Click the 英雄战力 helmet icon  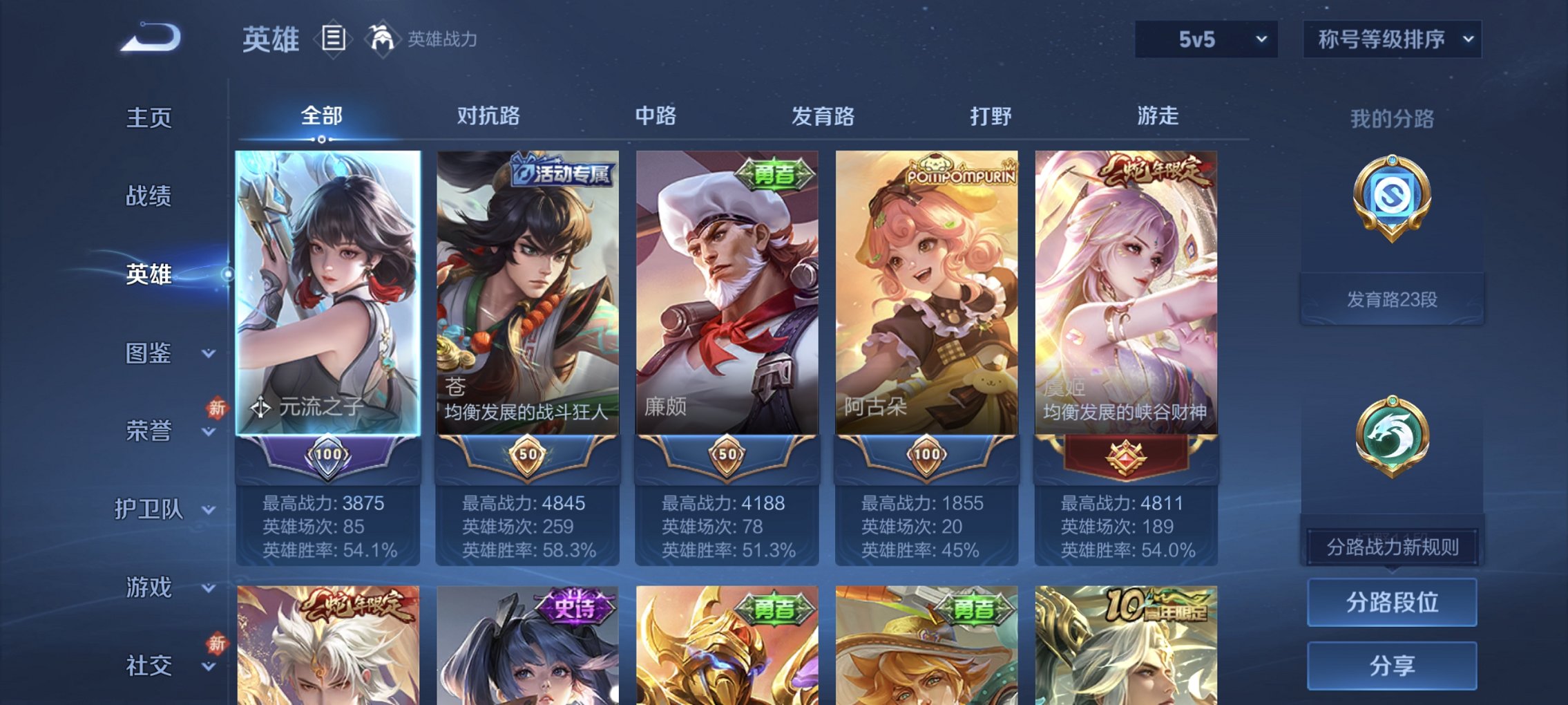point(384,39)
